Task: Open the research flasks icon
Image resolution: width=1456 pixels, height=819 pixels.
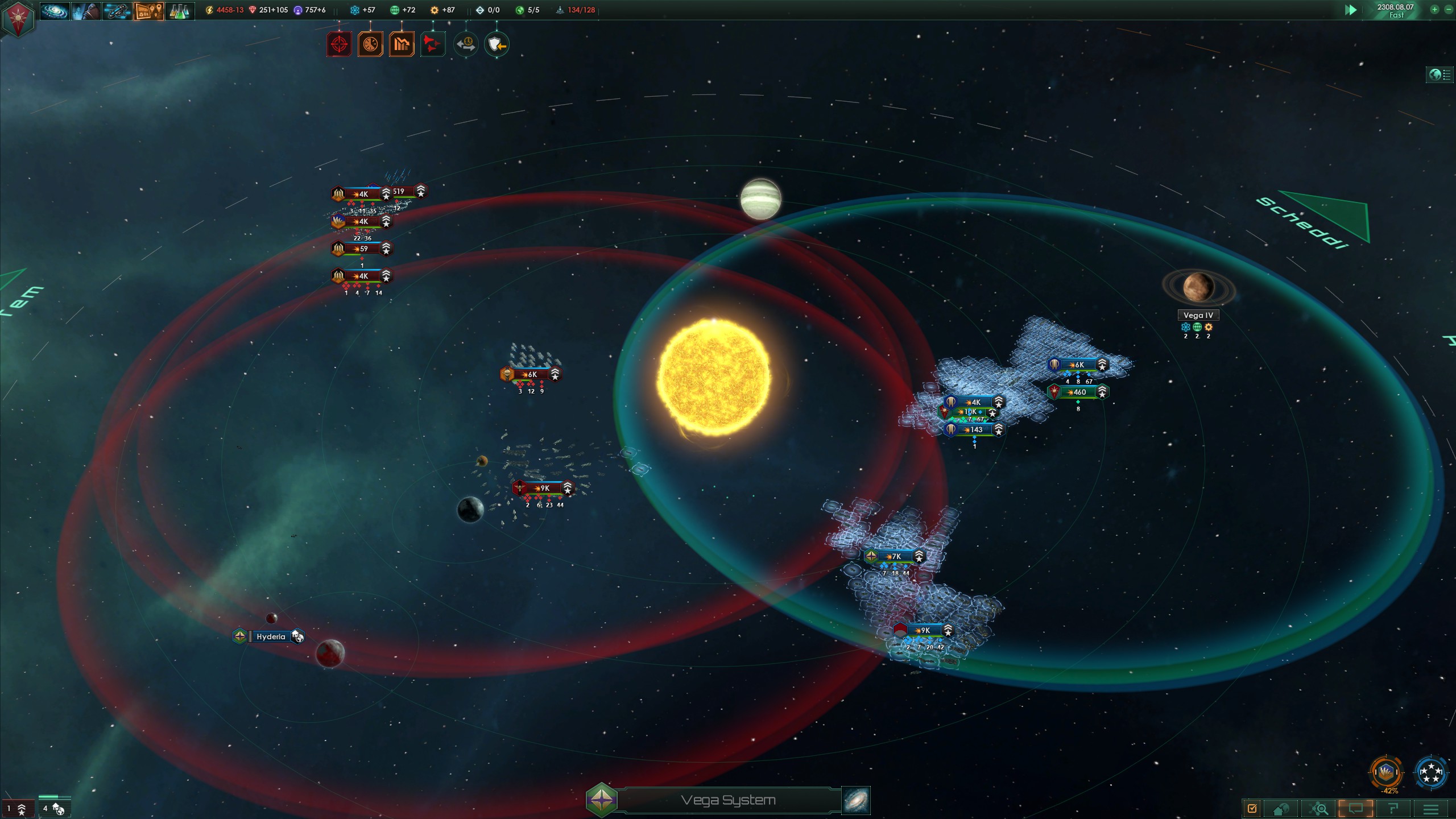Action: [180, 10]
